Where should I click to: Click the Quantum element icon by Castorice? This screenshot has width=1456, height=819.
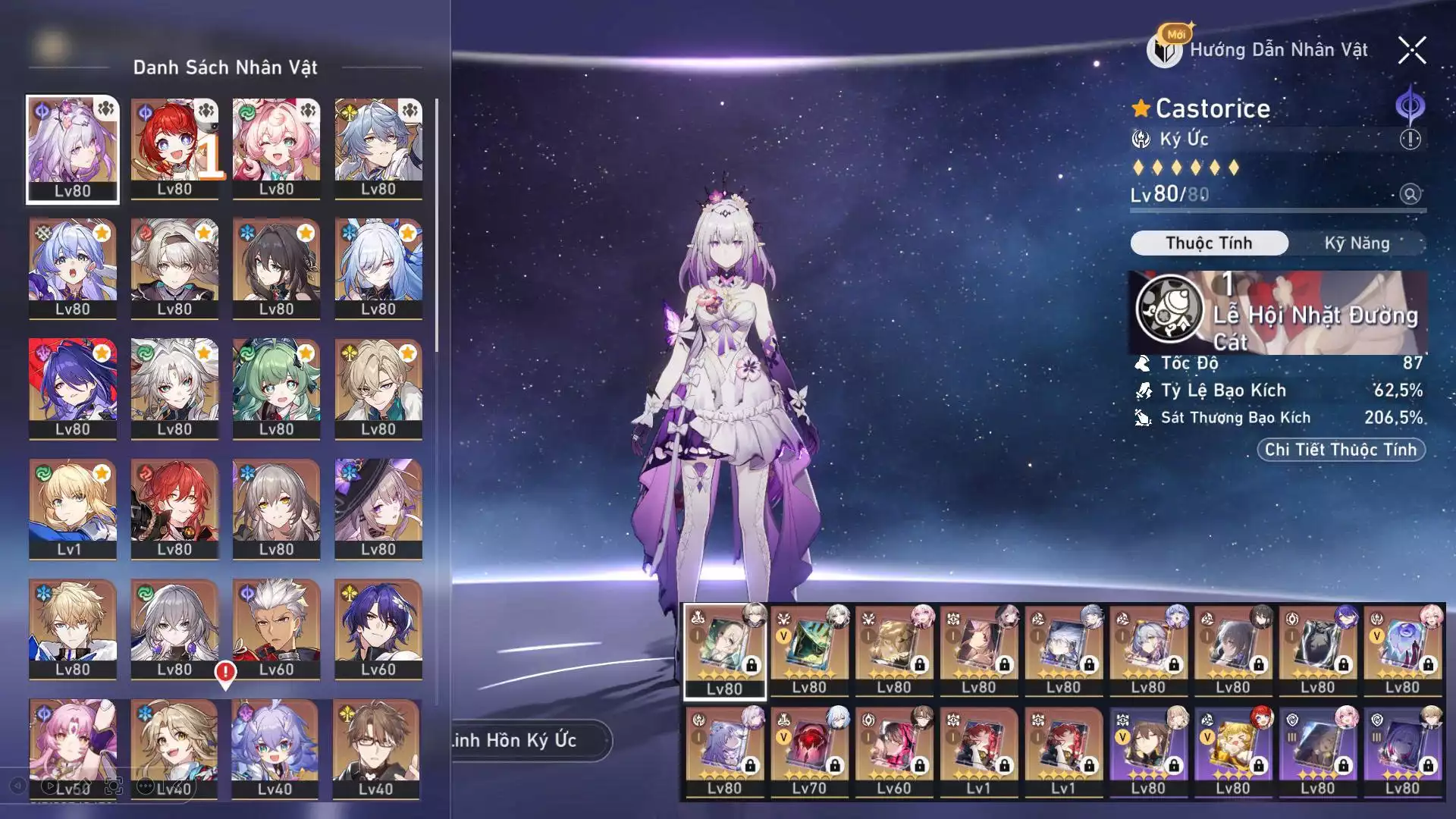[1410, 106]
